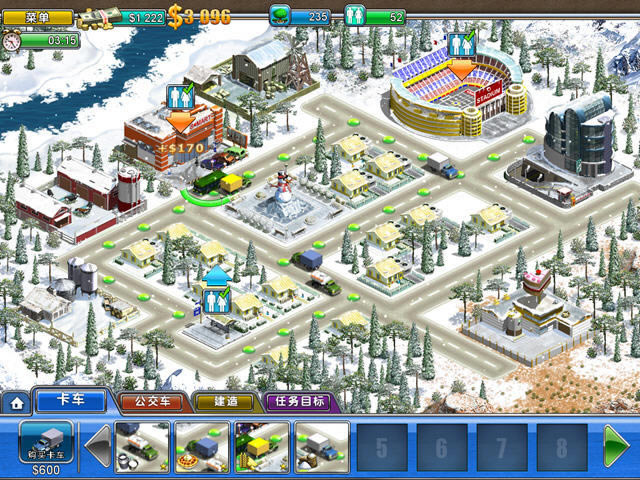Collect the orange arrow over the stadium

click(x=461, y=68)
